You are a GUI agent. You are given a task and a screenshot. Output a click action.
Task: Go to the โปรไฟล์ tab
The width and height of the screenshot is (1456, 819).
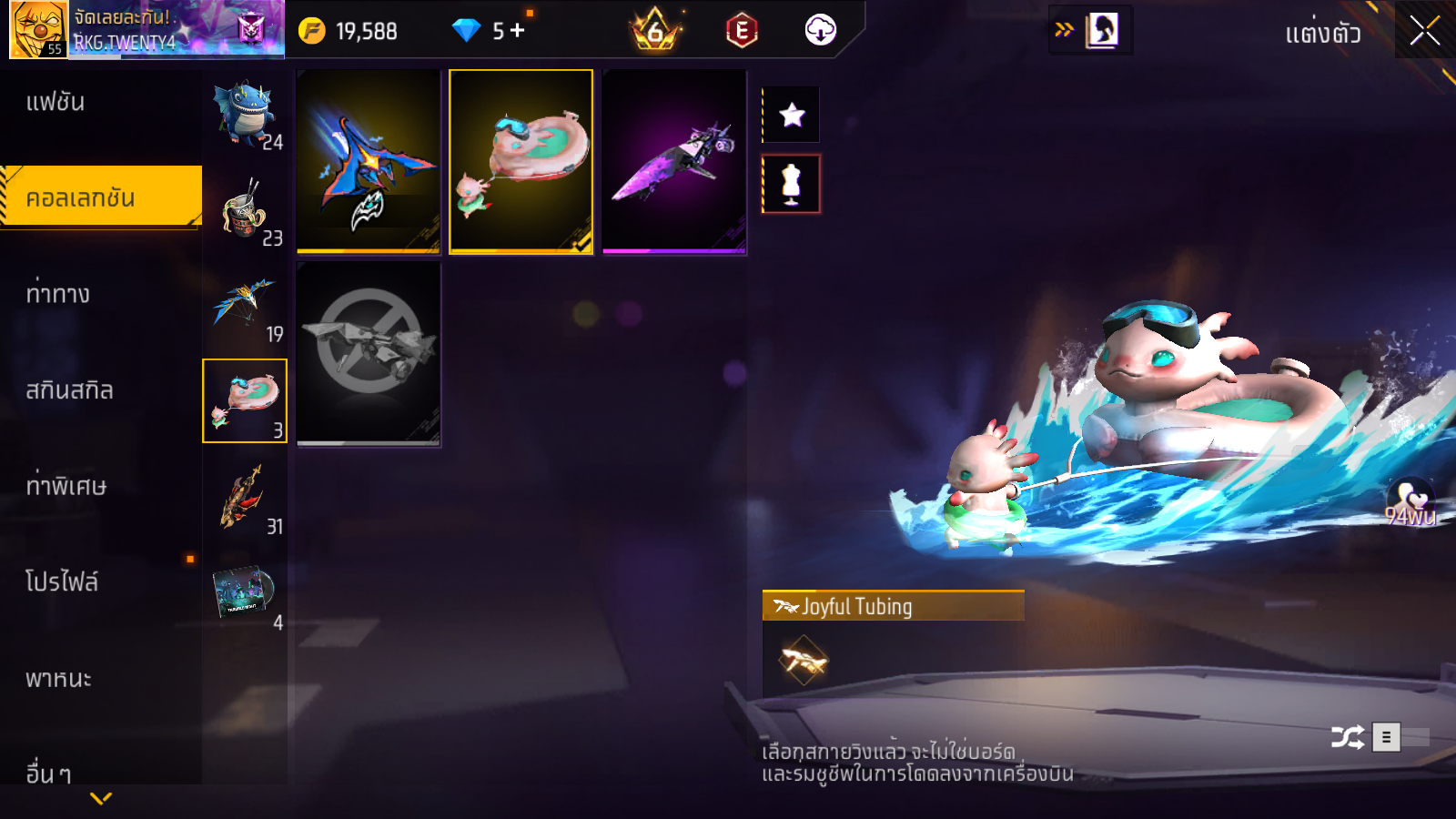[x=62, y=582]
